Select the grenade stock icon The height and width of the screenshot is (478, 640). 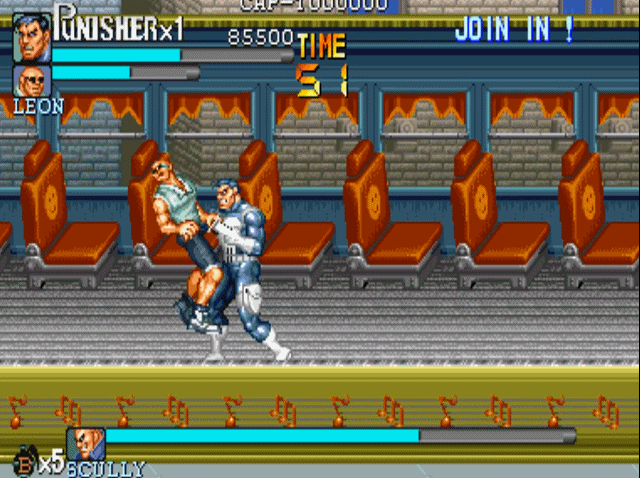click(23, 462)
